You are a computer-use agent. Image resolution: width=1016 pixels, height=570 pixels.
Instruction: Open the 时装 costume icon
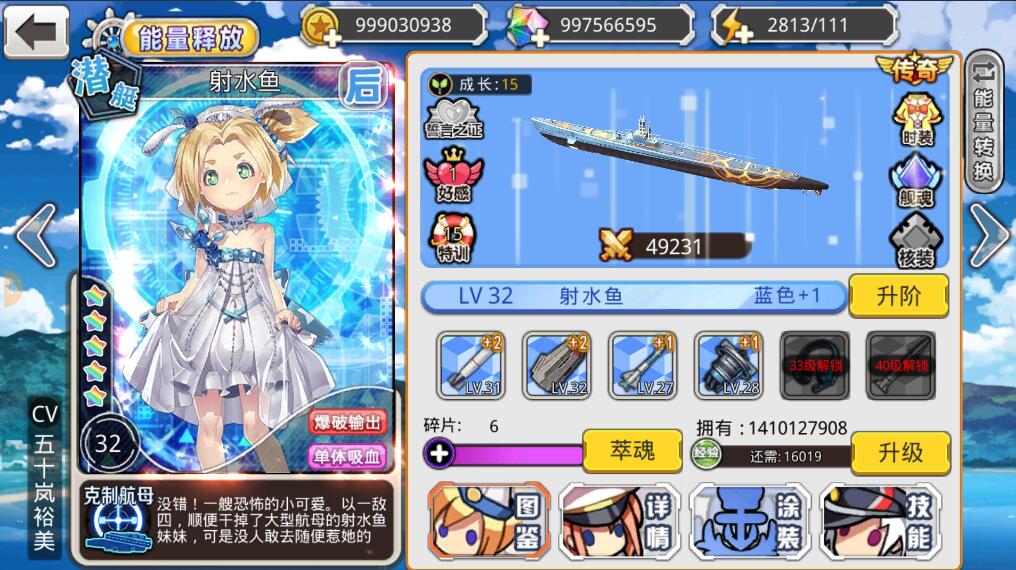tap(916, 119)
